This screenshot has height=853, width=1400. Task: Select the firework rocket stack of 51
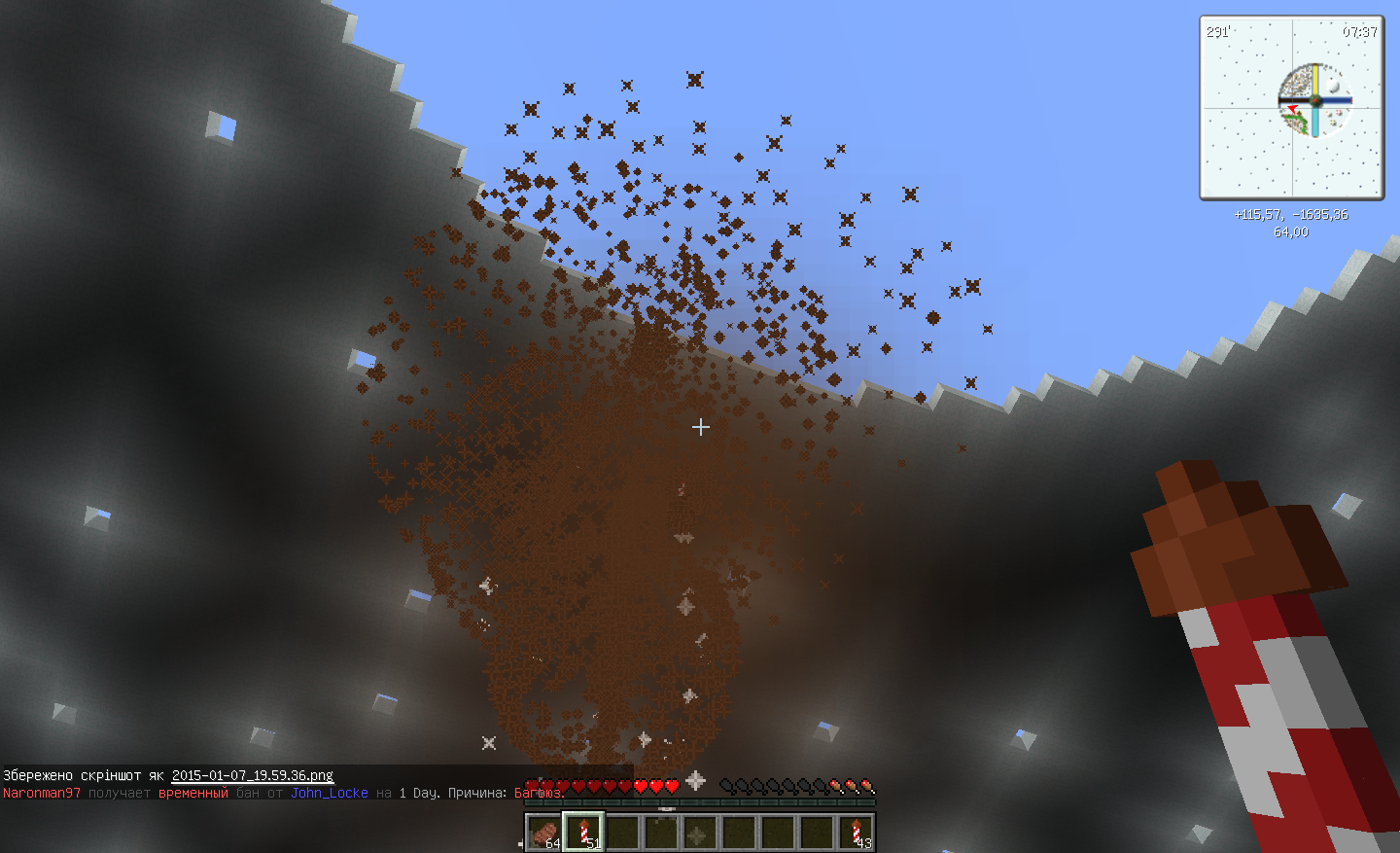[583, 833]
